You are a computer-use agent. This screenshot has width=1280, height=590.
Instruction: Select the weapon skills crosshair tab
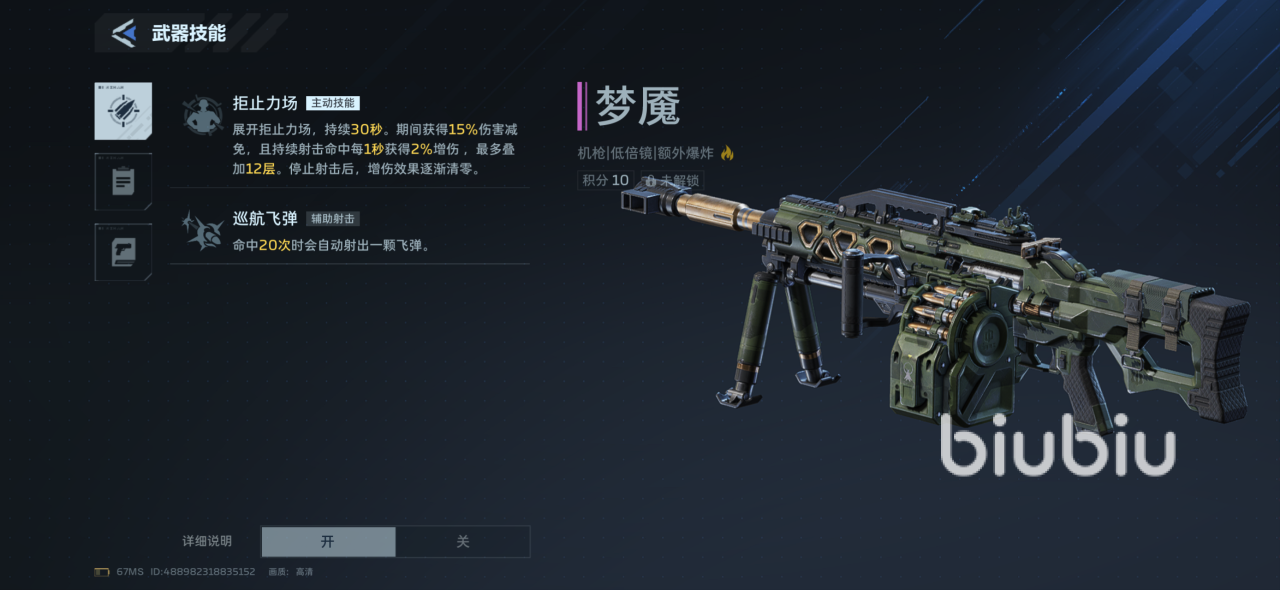[x=123, y=111]
